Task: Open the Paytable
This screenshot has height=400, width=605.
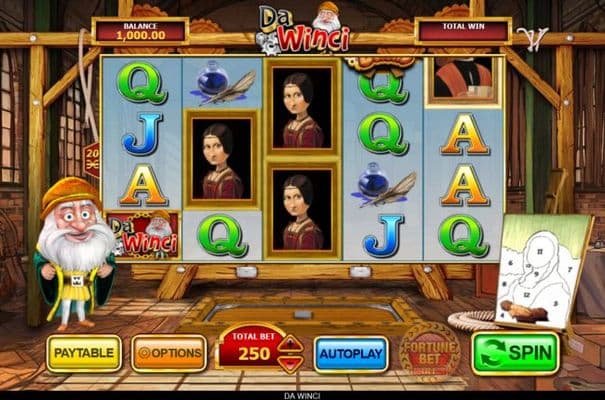Action: coord(84,353)
